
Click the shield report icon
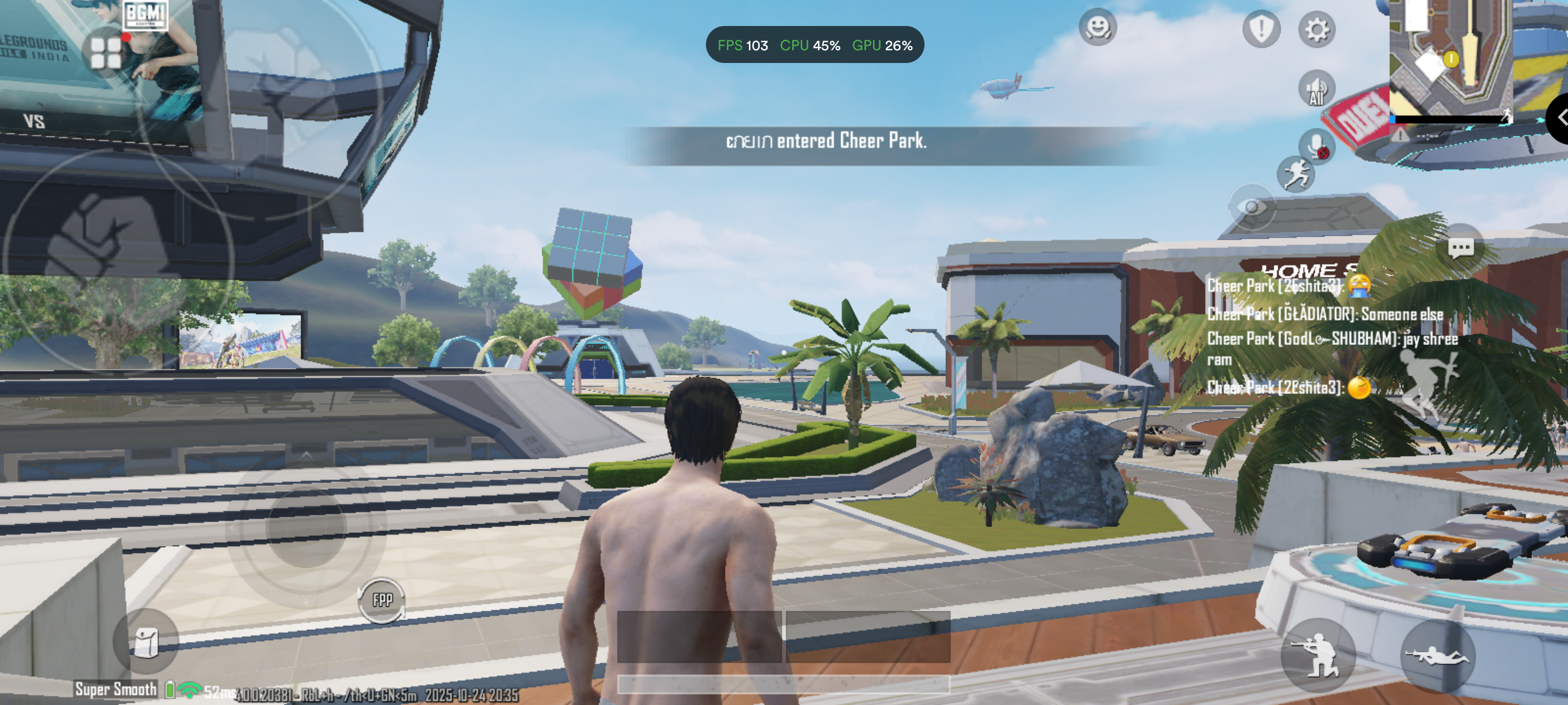pos(1260,28)
